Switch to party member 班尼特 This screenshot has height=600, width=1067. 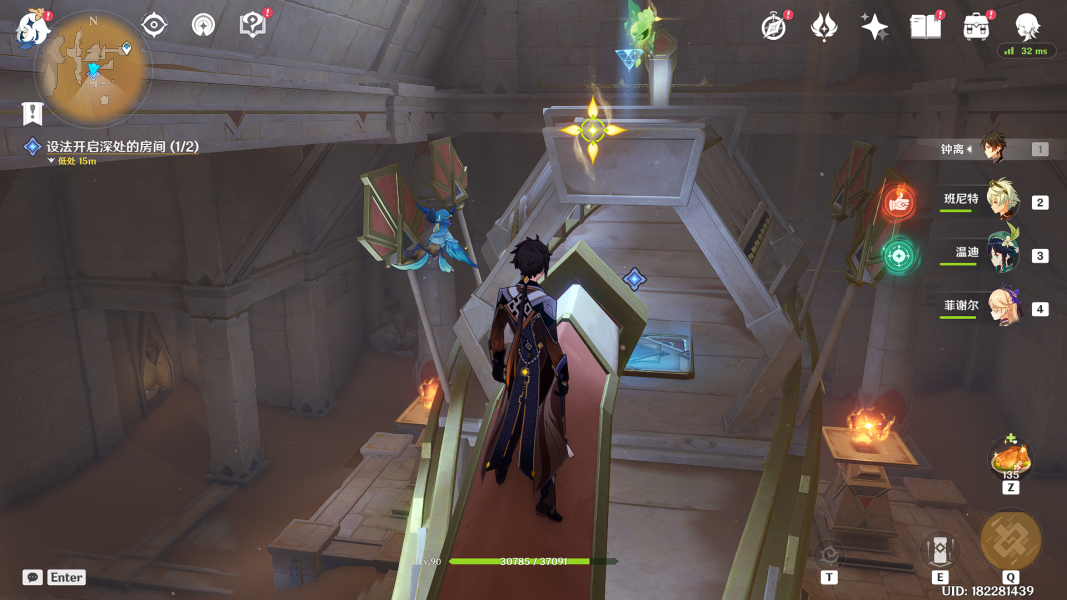(x=1001, y=200)
